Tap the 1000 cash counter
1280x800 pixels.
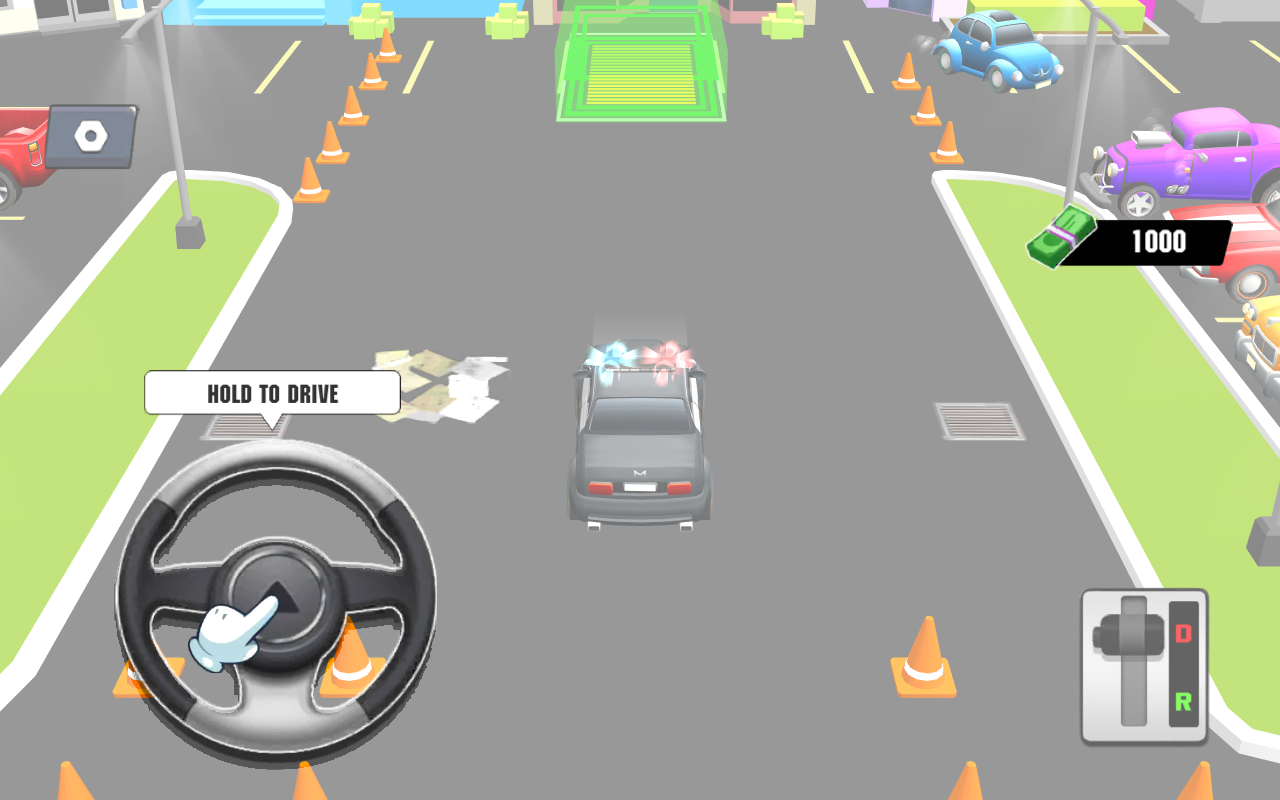[1160, 241]
